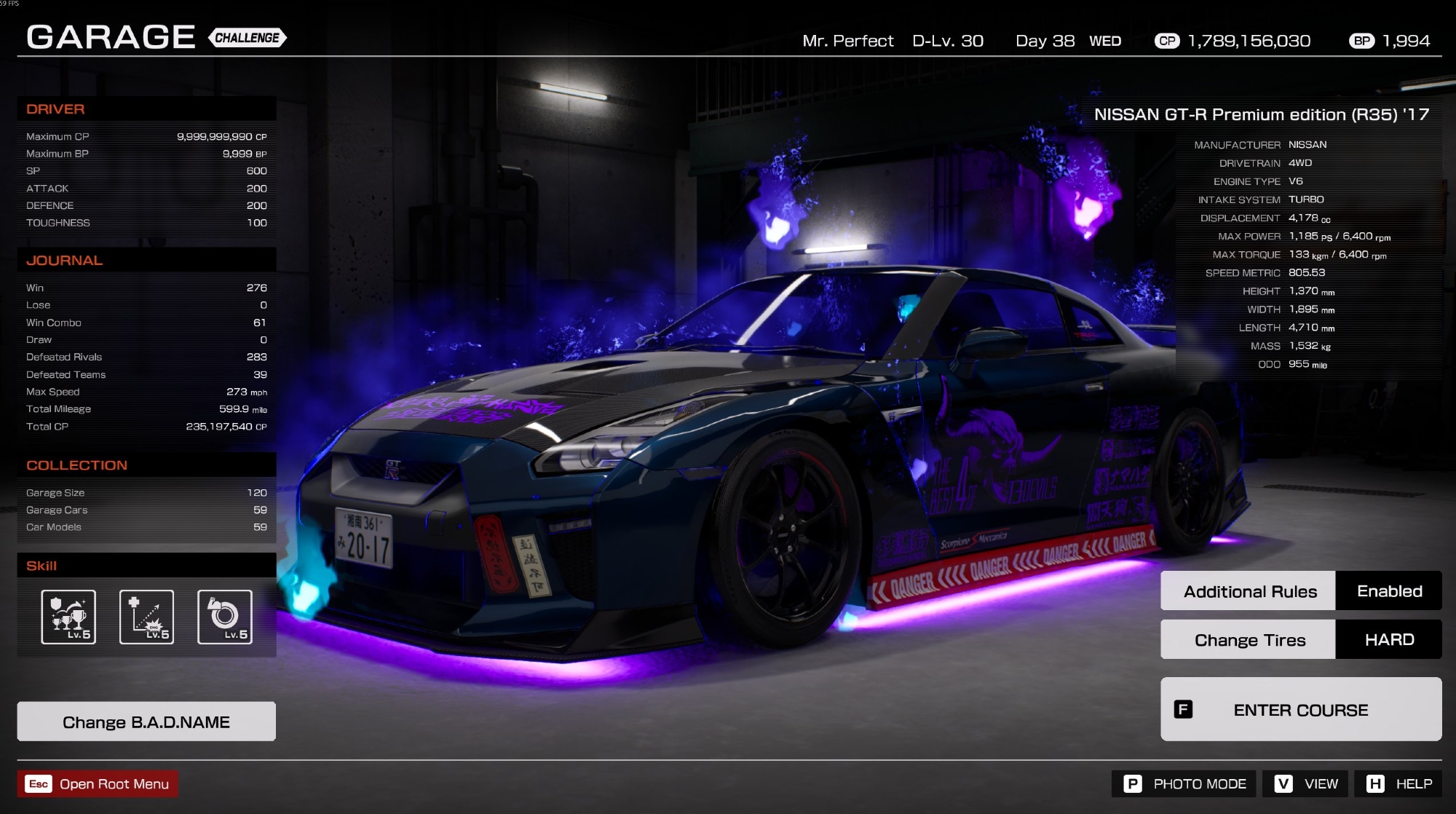
Task: Choose the rising-arrow graph skill icon
Action: [146, 617]
